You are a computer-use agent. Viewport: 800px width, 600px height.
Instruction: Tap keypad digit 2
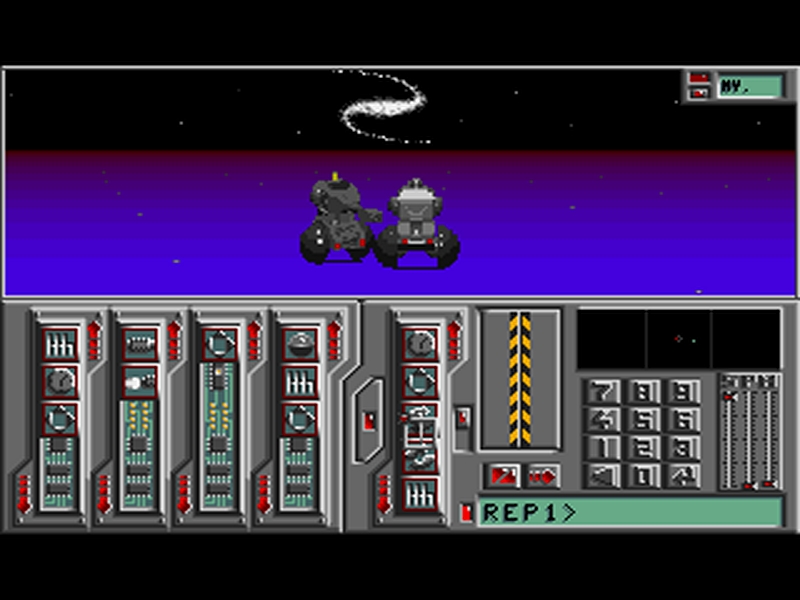coord(643,448)
